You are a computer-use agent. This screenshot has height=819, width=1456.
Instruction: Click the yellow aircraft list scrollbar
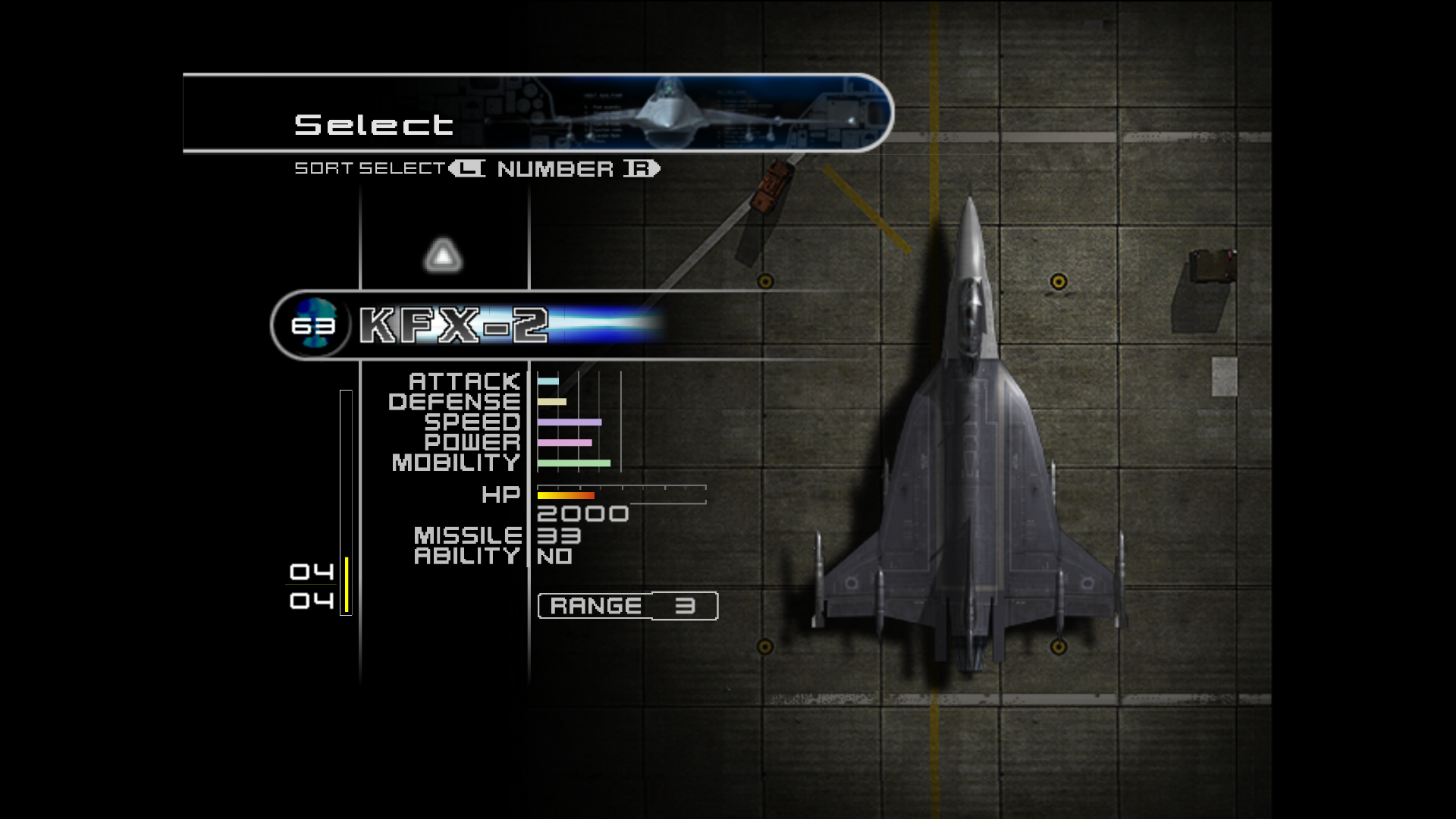347,584
